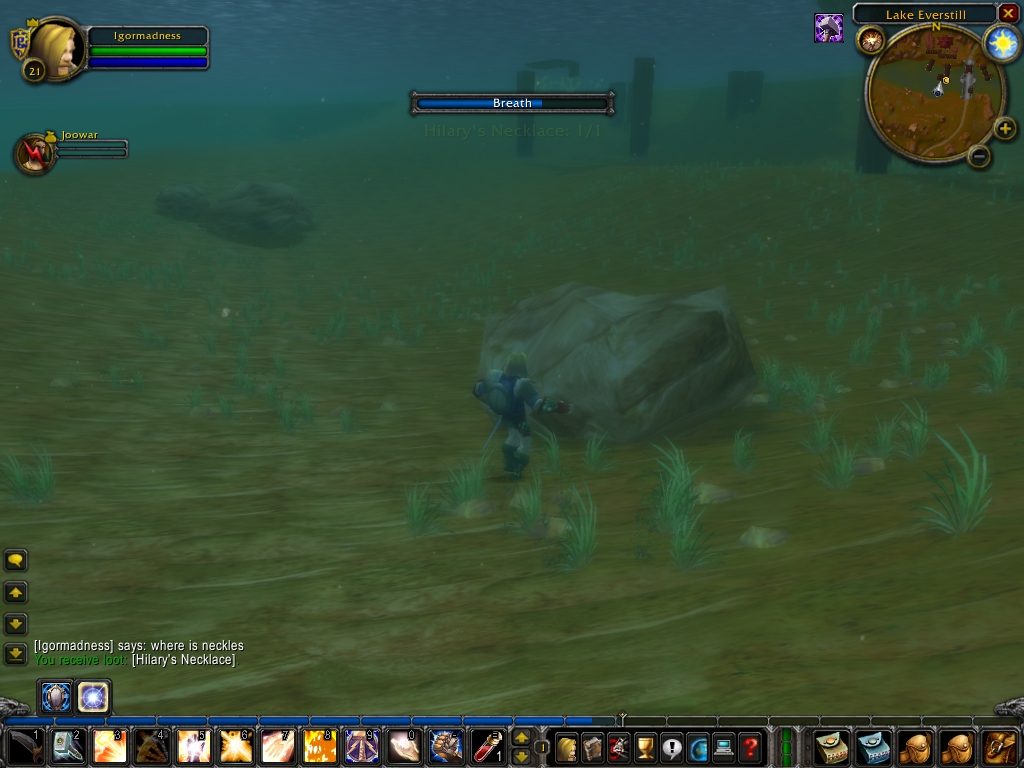
Task: Activate the hammer ability in slot 2
Action: 67,747
